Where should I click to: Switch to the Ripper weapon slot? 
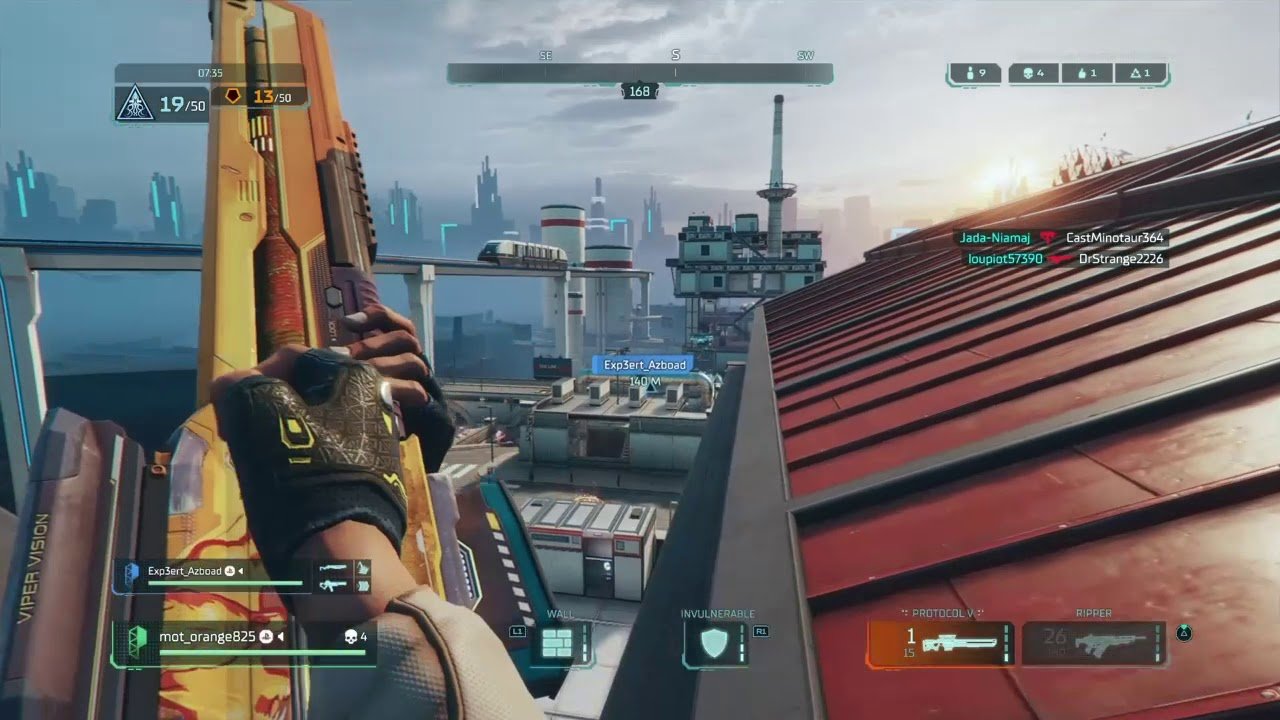(1093, 643)
